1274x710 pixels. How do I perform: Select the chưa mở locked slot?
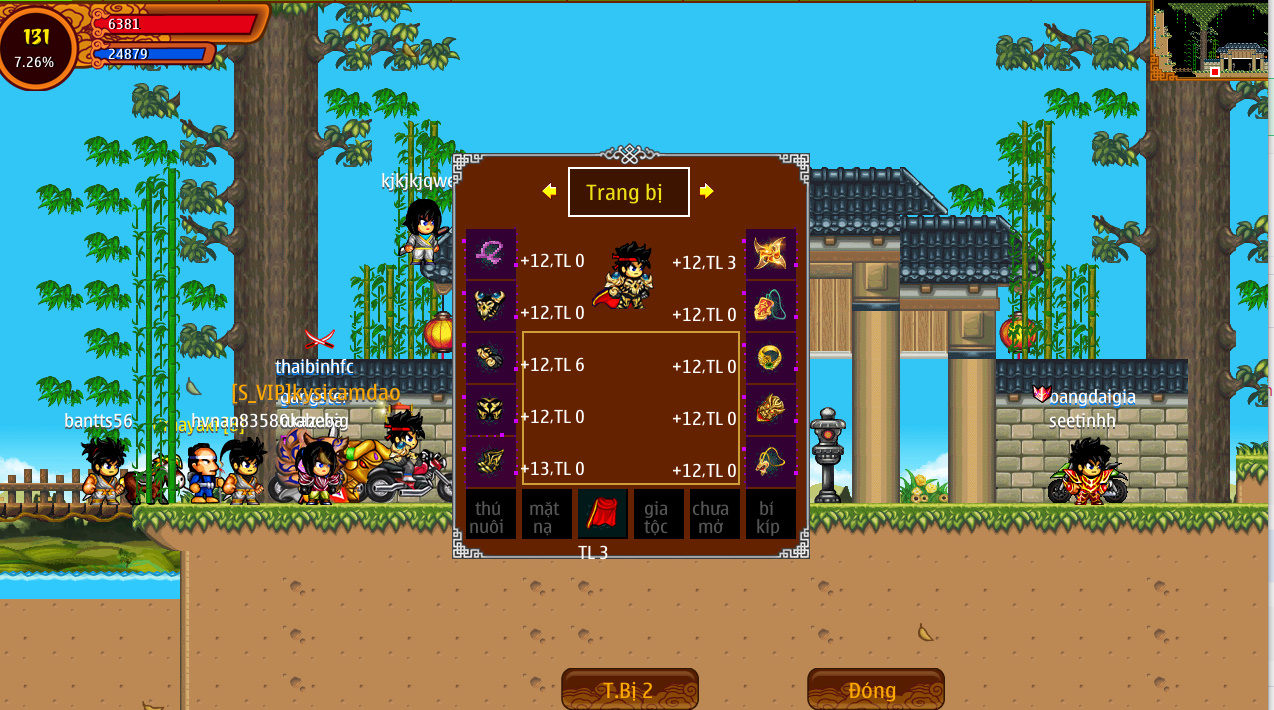tap(714, 514)
